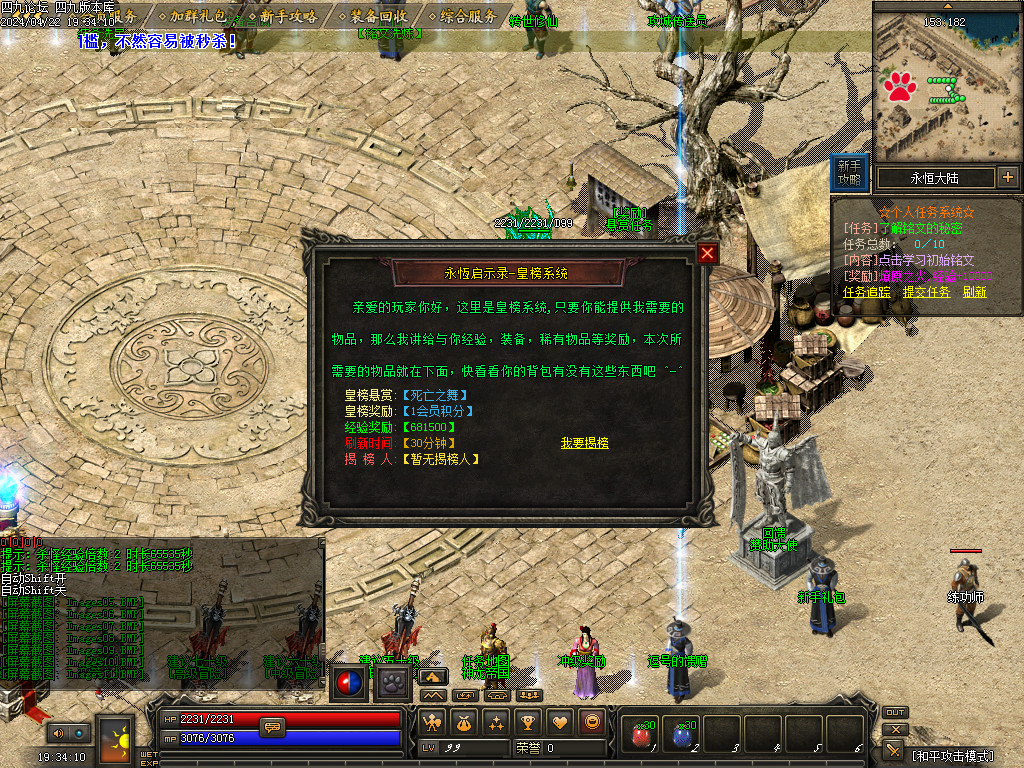1024x768 pixels.
Task: Close the 皇榜系统 dialog with the red X
Action: pos(708,254)
